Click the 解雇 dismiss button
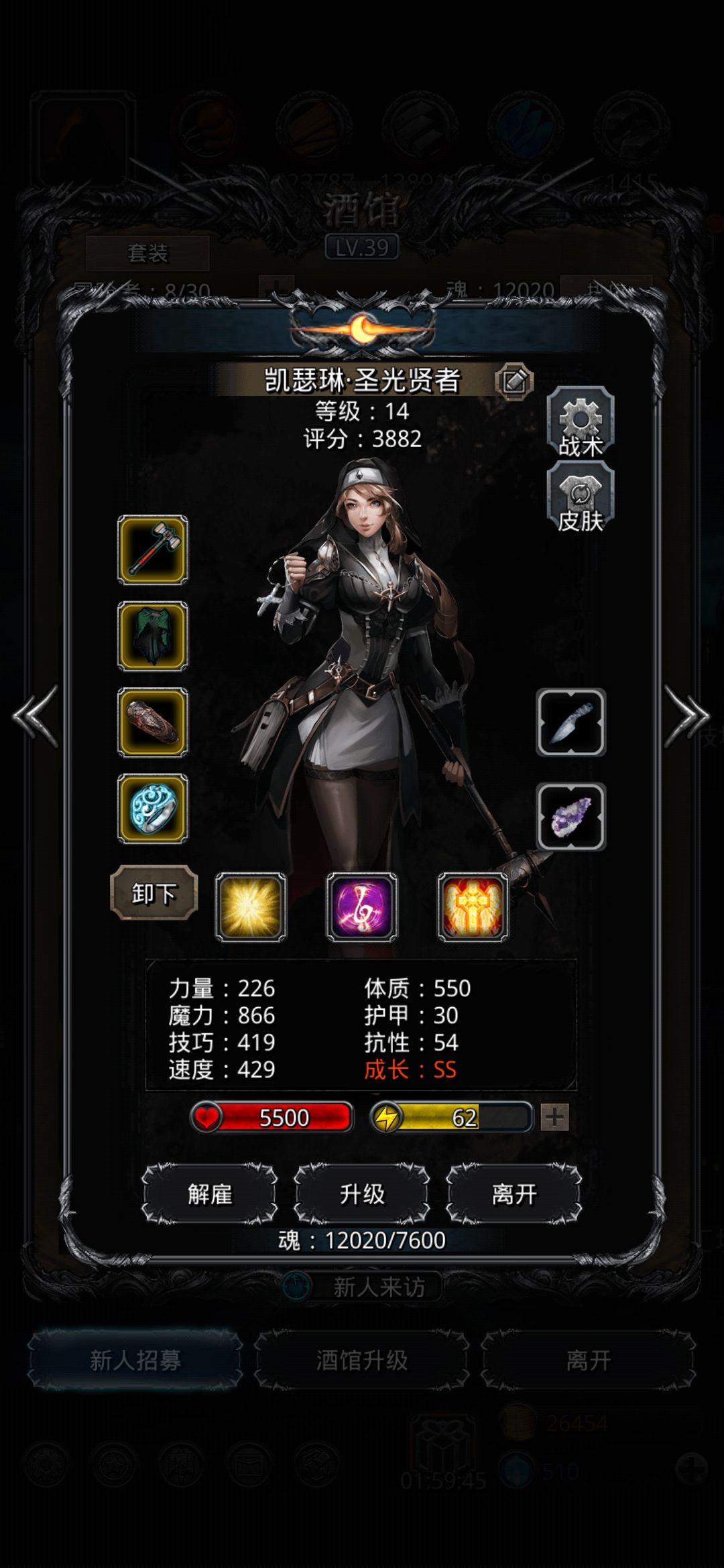Screen dimensions: 724x1568 pos(210,1194)
